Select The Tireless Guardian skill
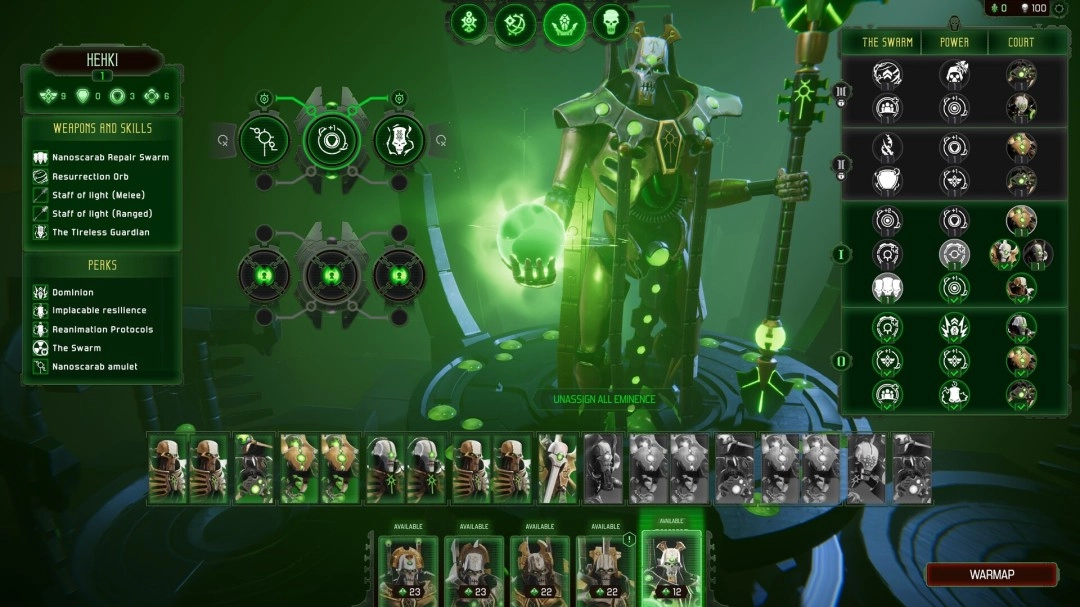 [100, 233]
